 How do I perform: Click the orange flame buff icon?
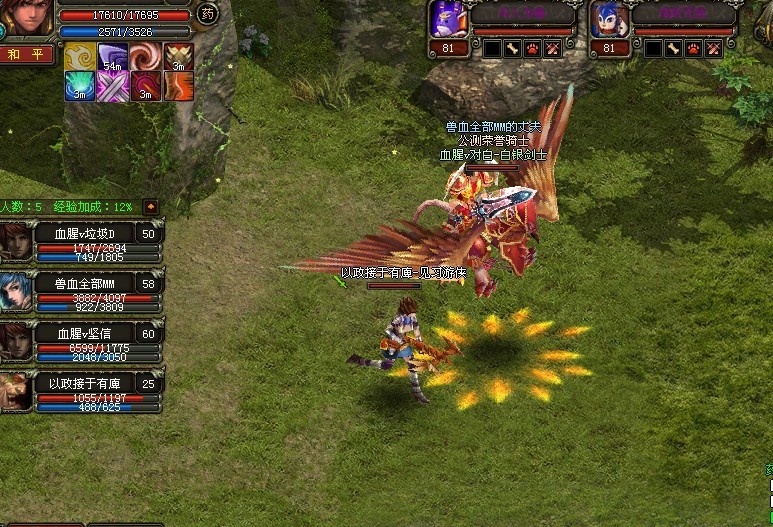tap(178, 87)
